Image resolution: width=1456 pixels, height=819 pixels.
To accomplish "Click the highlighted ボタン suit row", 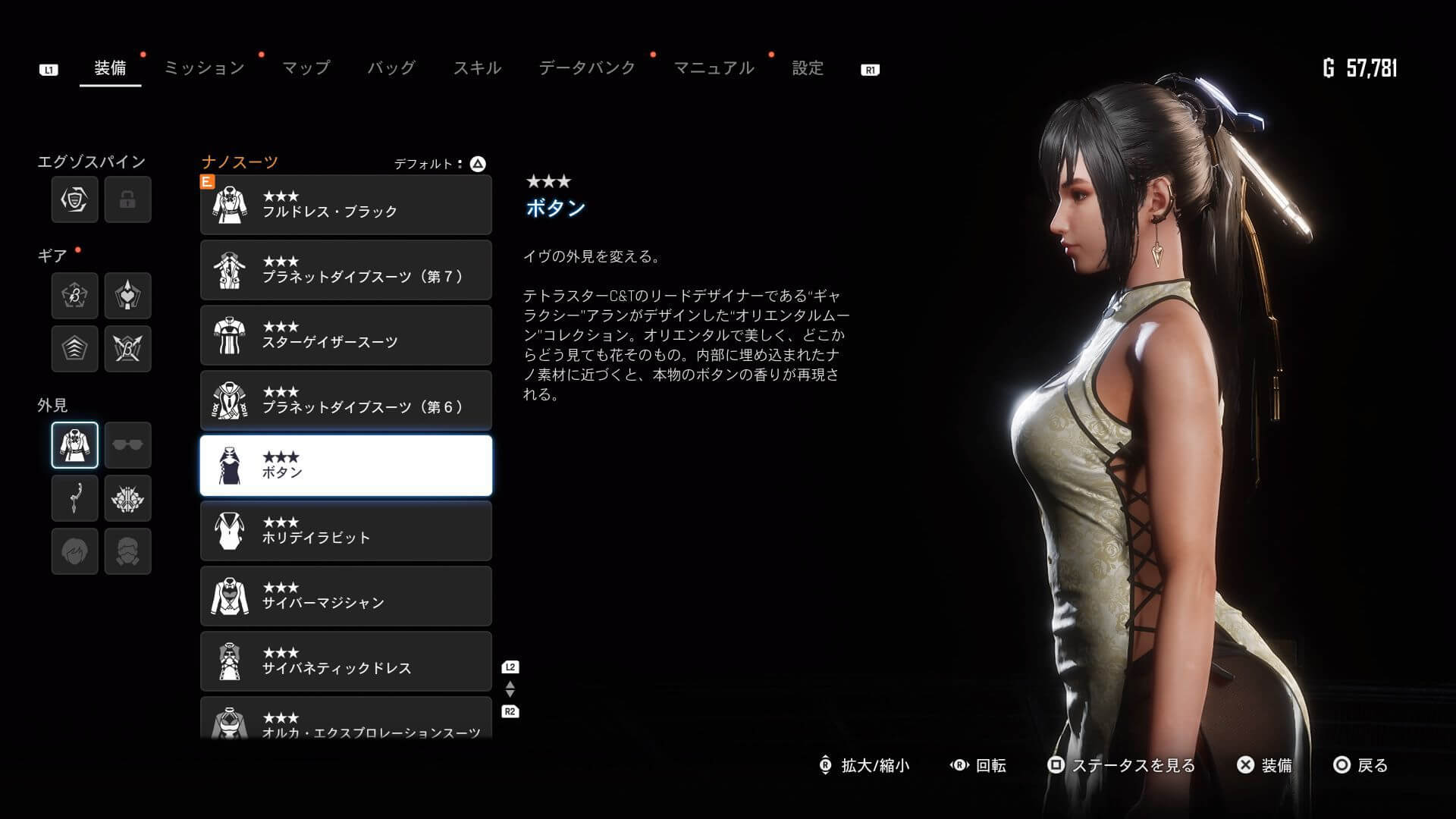I will [346, 466].
